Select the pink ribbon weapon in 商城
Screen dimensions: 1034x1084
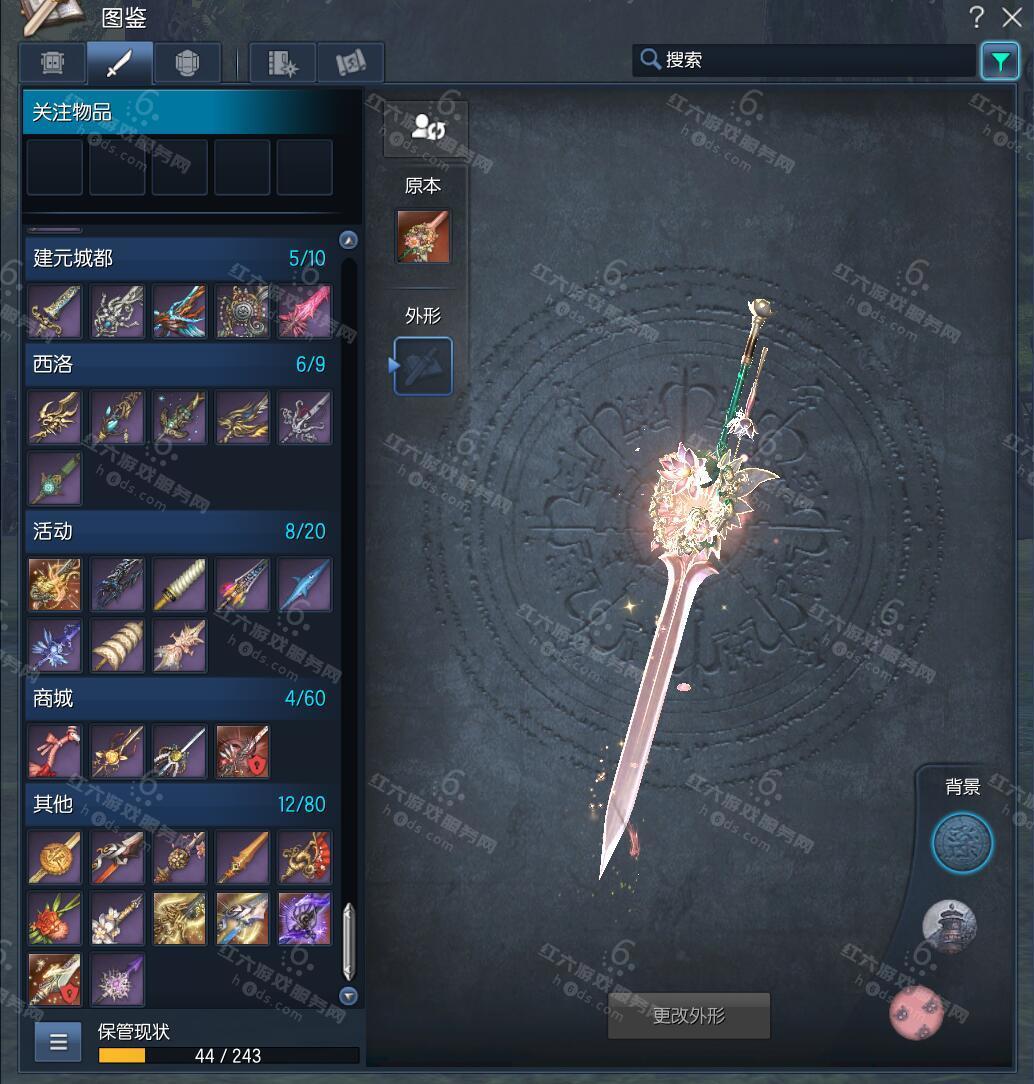pos(54,751)
